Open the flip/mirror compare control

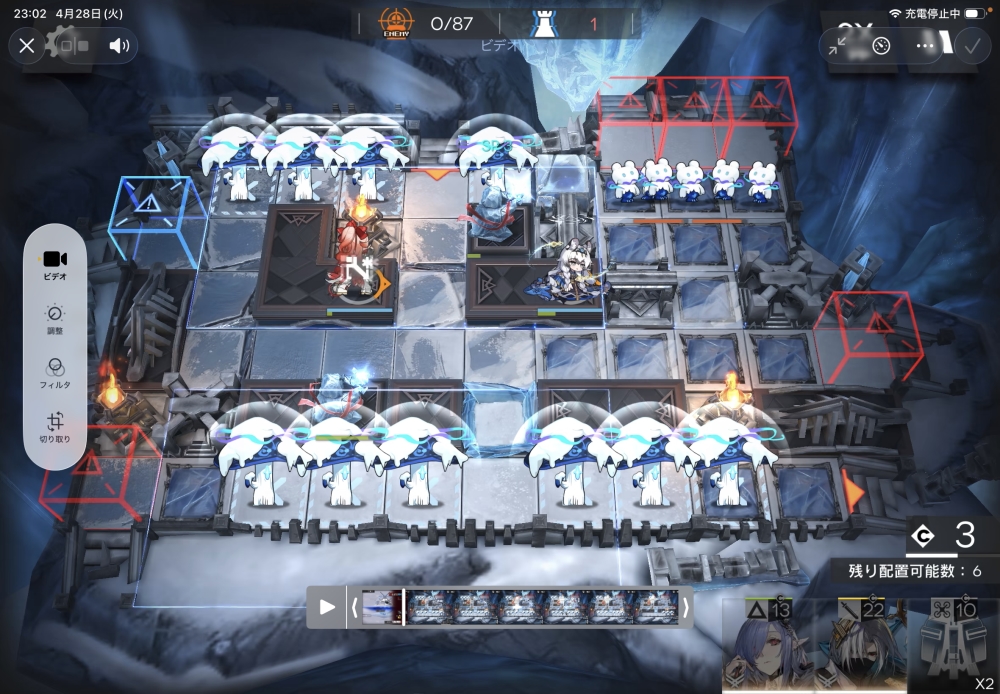pyautogui.click(x=75, y=45)
